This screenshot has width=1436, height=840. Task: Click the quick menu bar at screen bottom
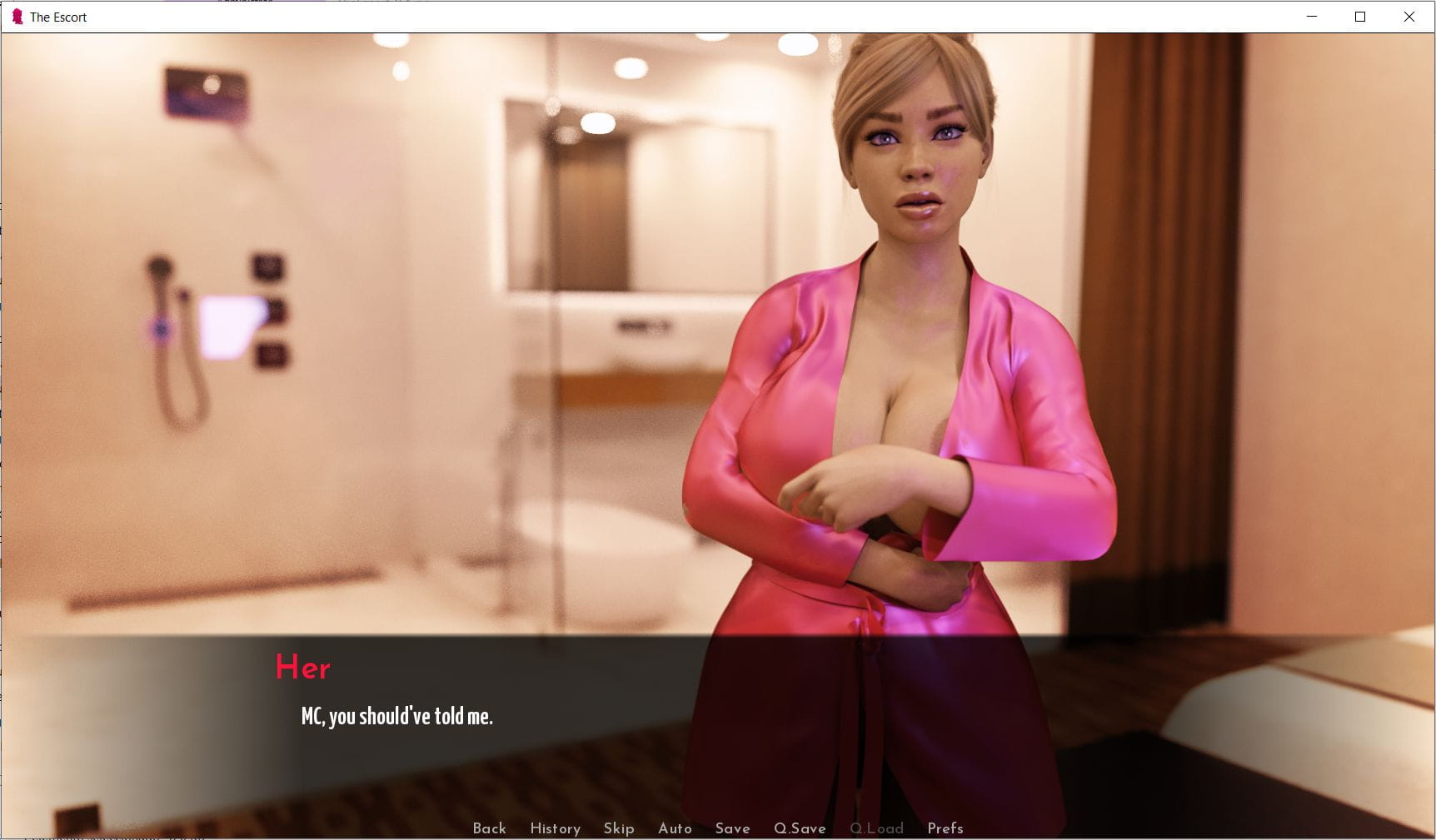tap(716, 828)
